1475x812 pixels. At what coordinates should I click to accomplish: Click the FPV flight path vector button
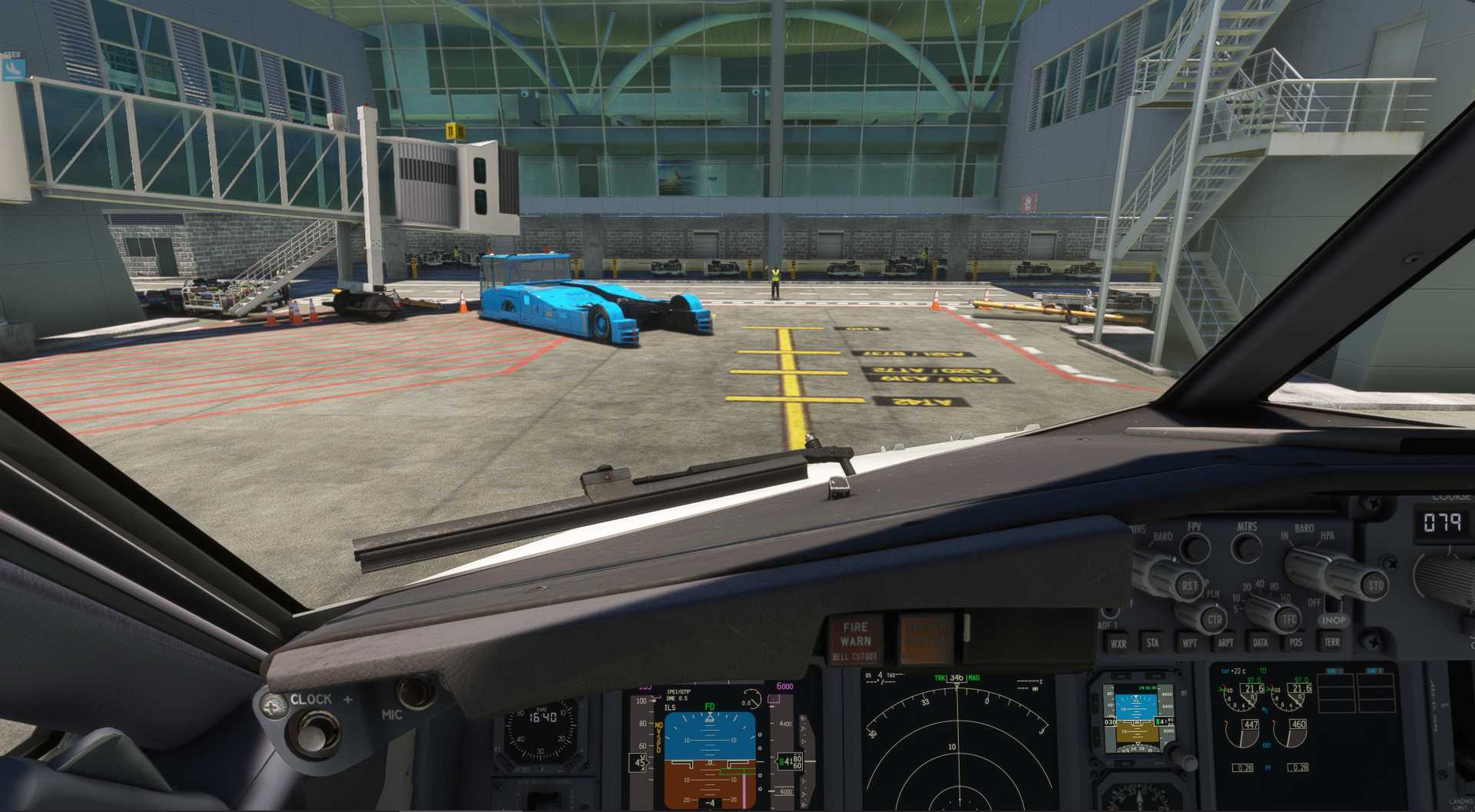click(1194, 547)
